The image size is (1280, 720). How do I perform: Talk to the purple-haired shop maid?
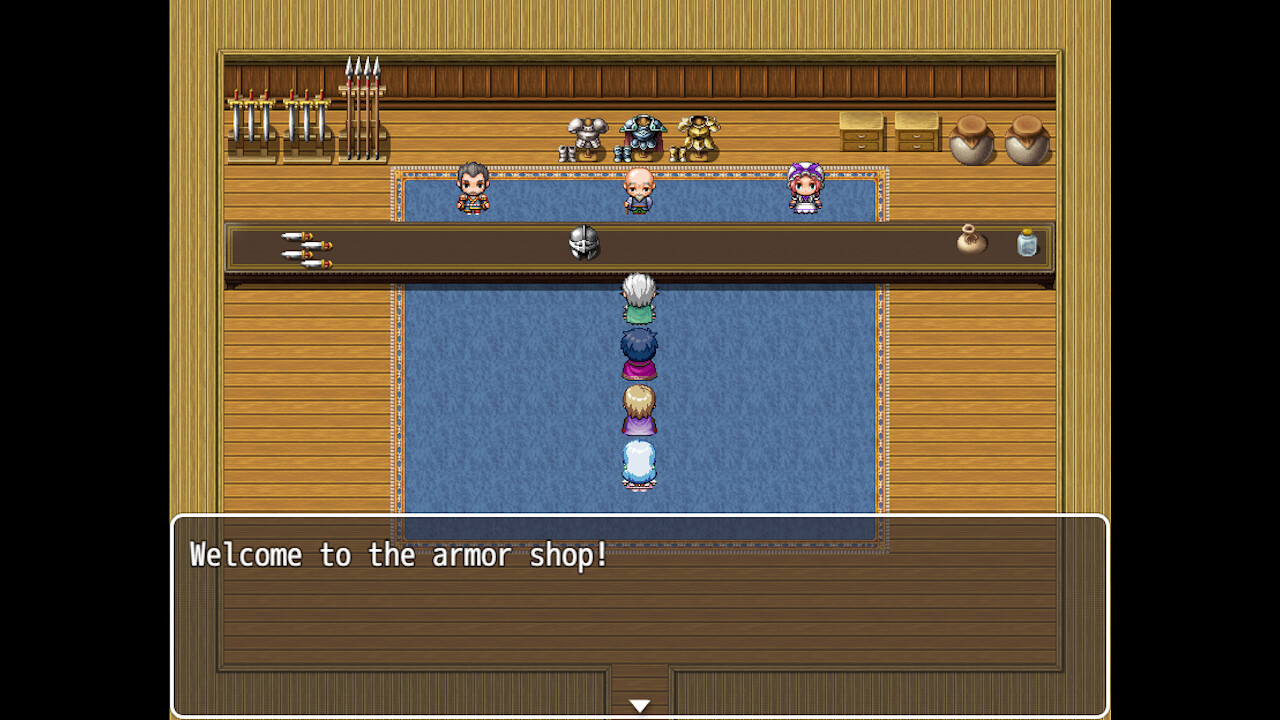coord(808,190)
